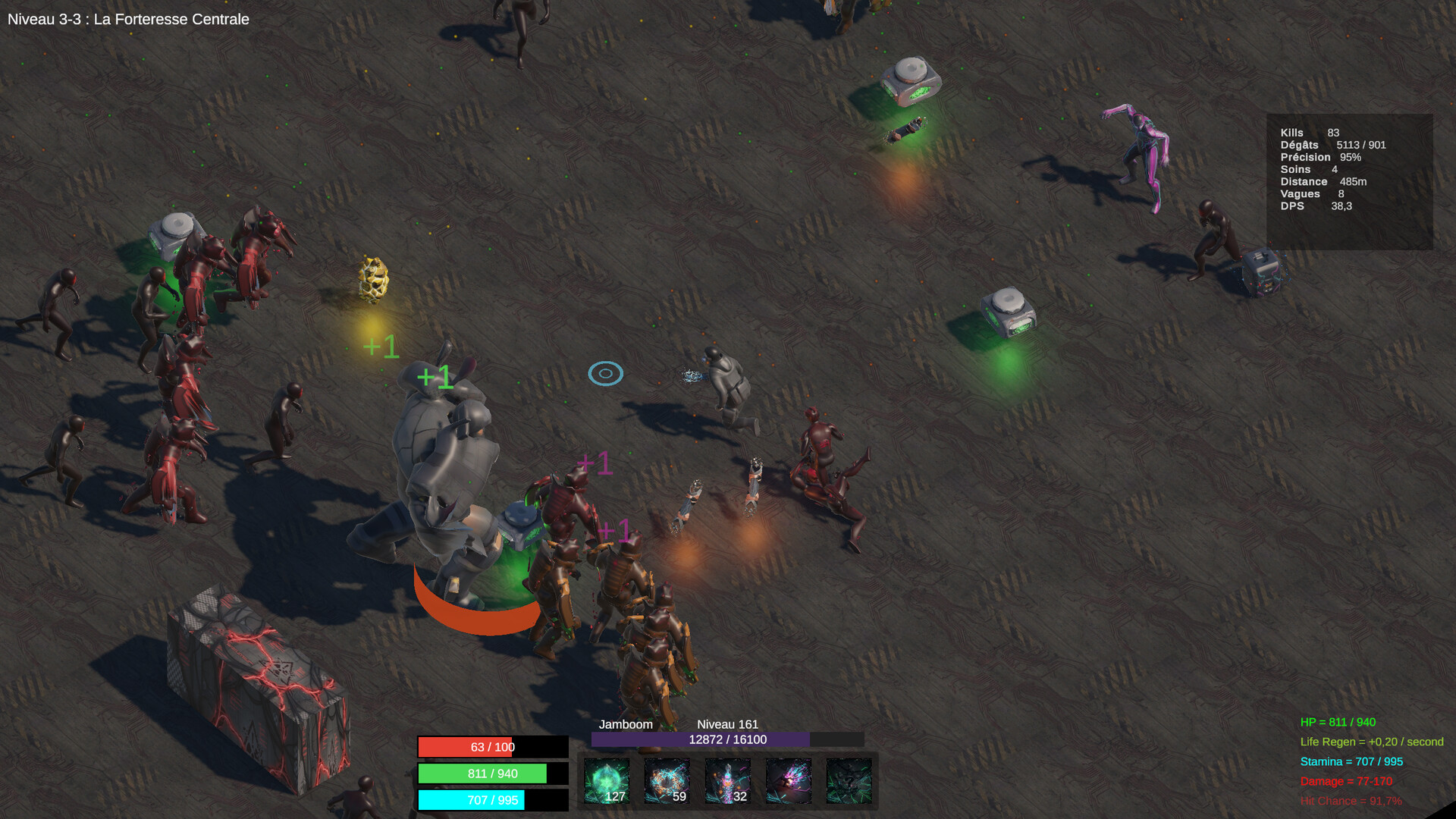
Task: Click the Niveau 3-3 : La Forteresse Centrale title
Action: (x=127, y=20)
